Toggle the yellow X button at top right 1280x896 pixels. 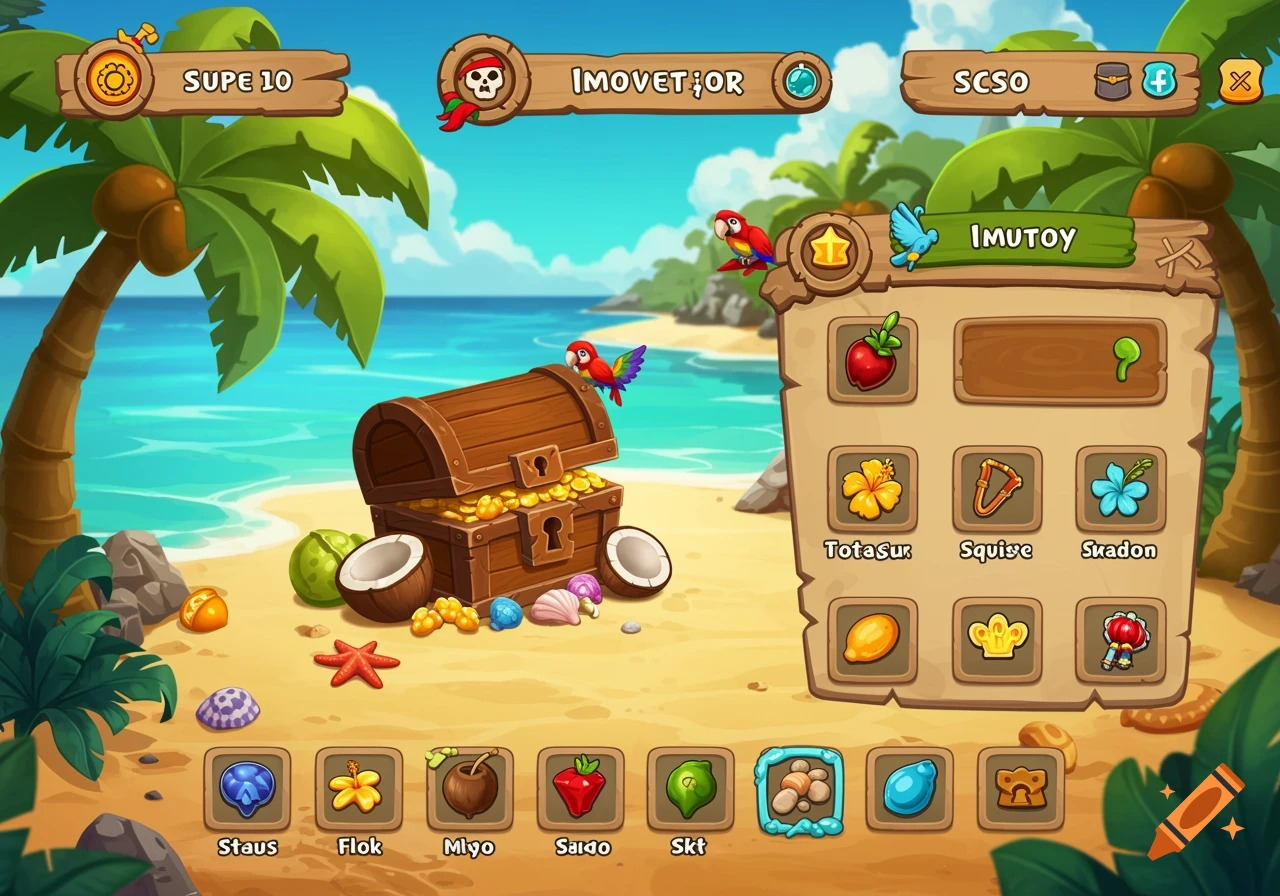(x=1238, y=78)
